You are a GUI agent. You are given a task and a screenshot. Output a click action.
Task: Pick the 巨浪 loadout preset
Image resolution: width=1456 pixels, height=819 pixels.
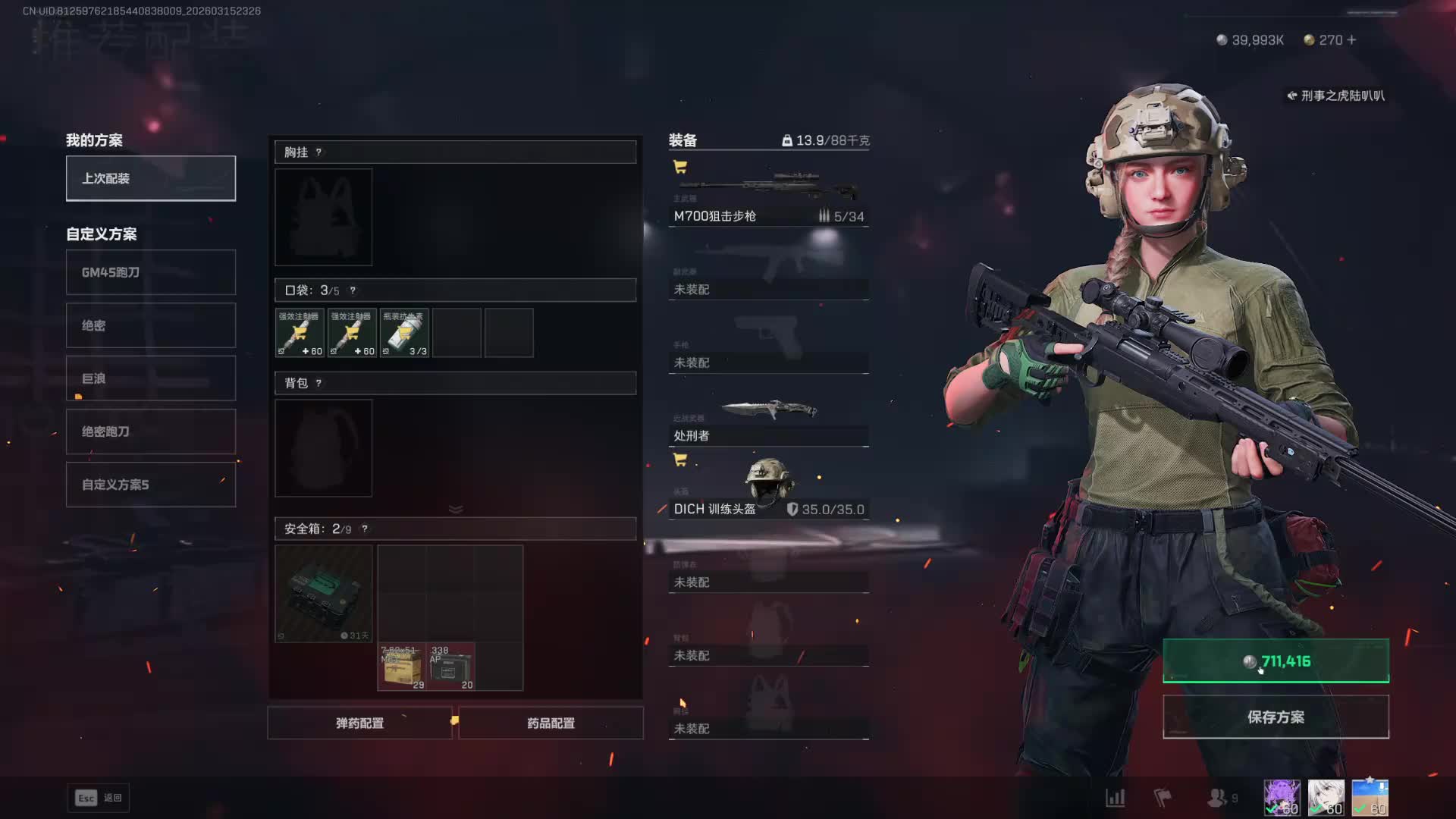(151, 378)
